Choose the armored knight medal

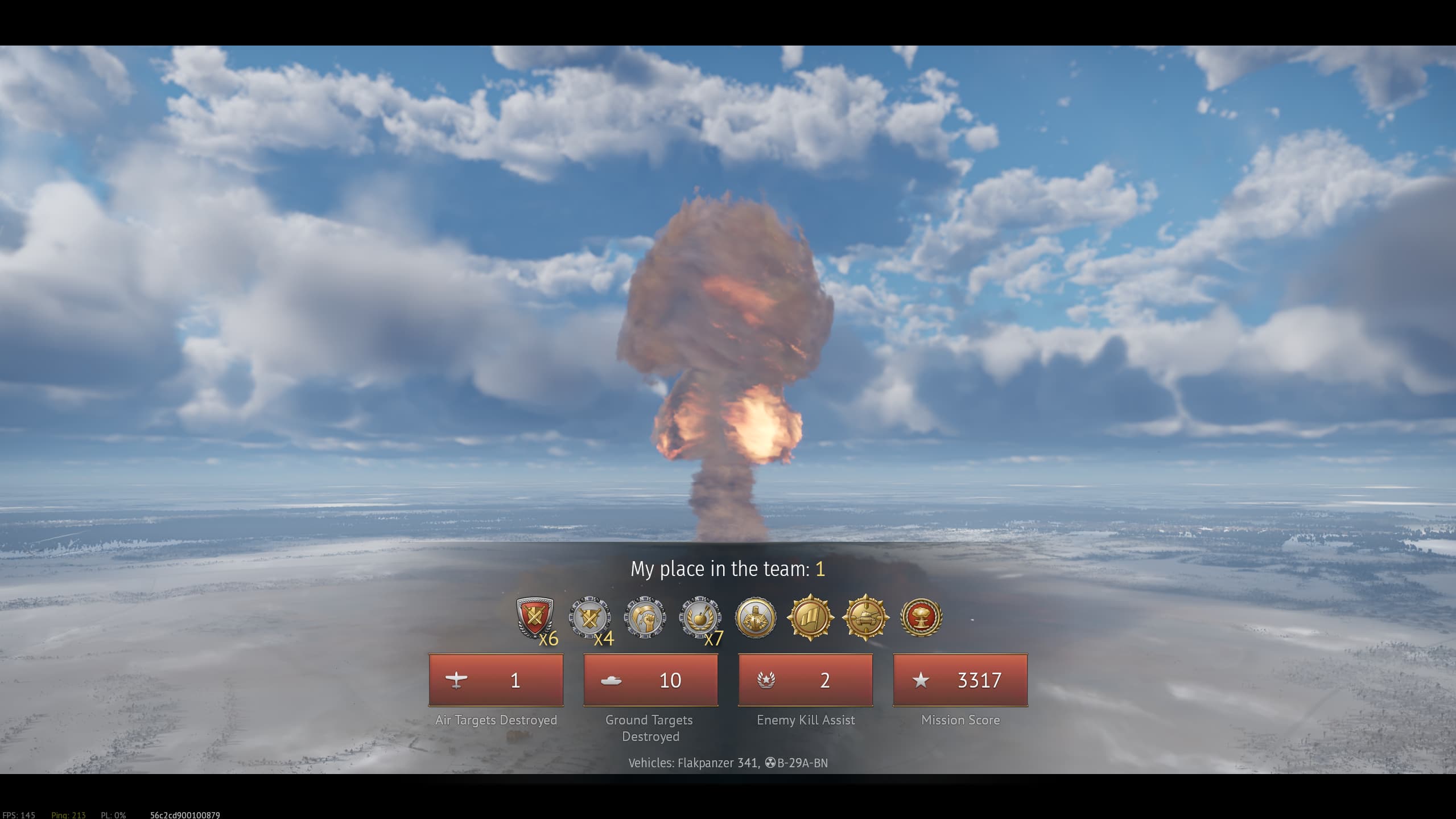(755, 618)
